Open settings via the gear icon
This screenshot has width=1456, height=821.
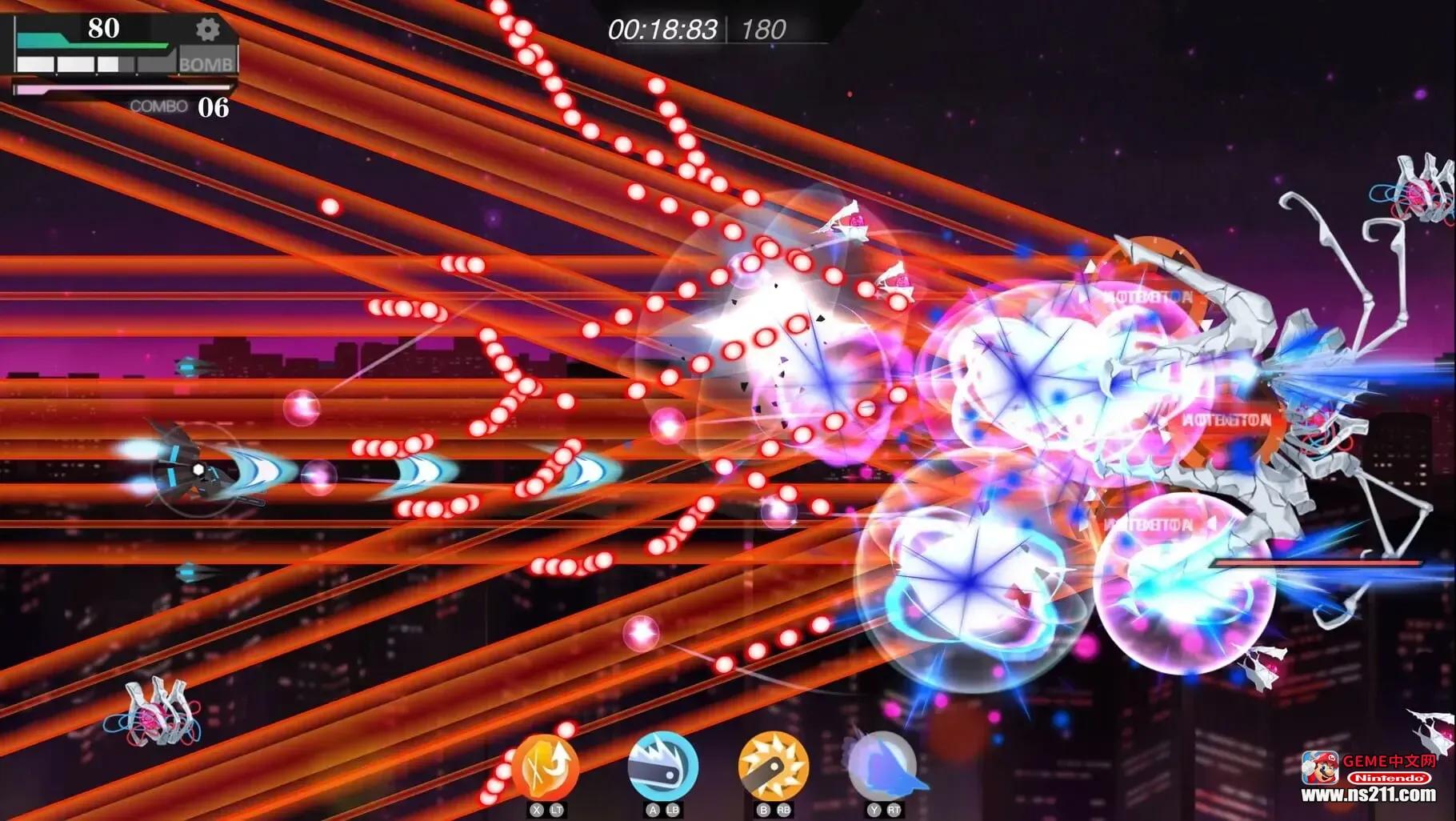tap(207, 30)
